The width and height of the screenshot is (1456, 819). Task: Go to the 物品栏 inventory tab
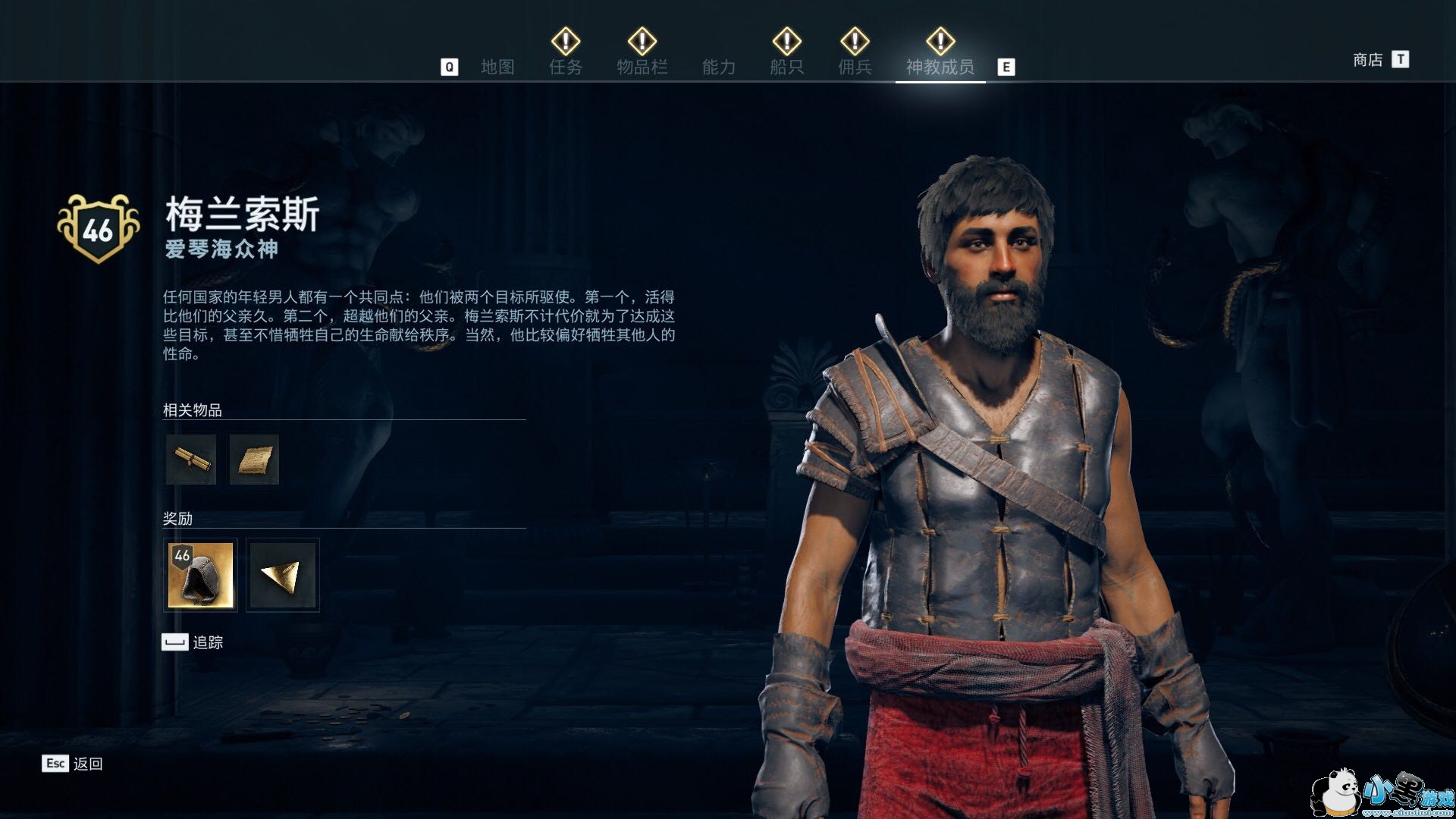pyautogui.click(x=642, y=67)
